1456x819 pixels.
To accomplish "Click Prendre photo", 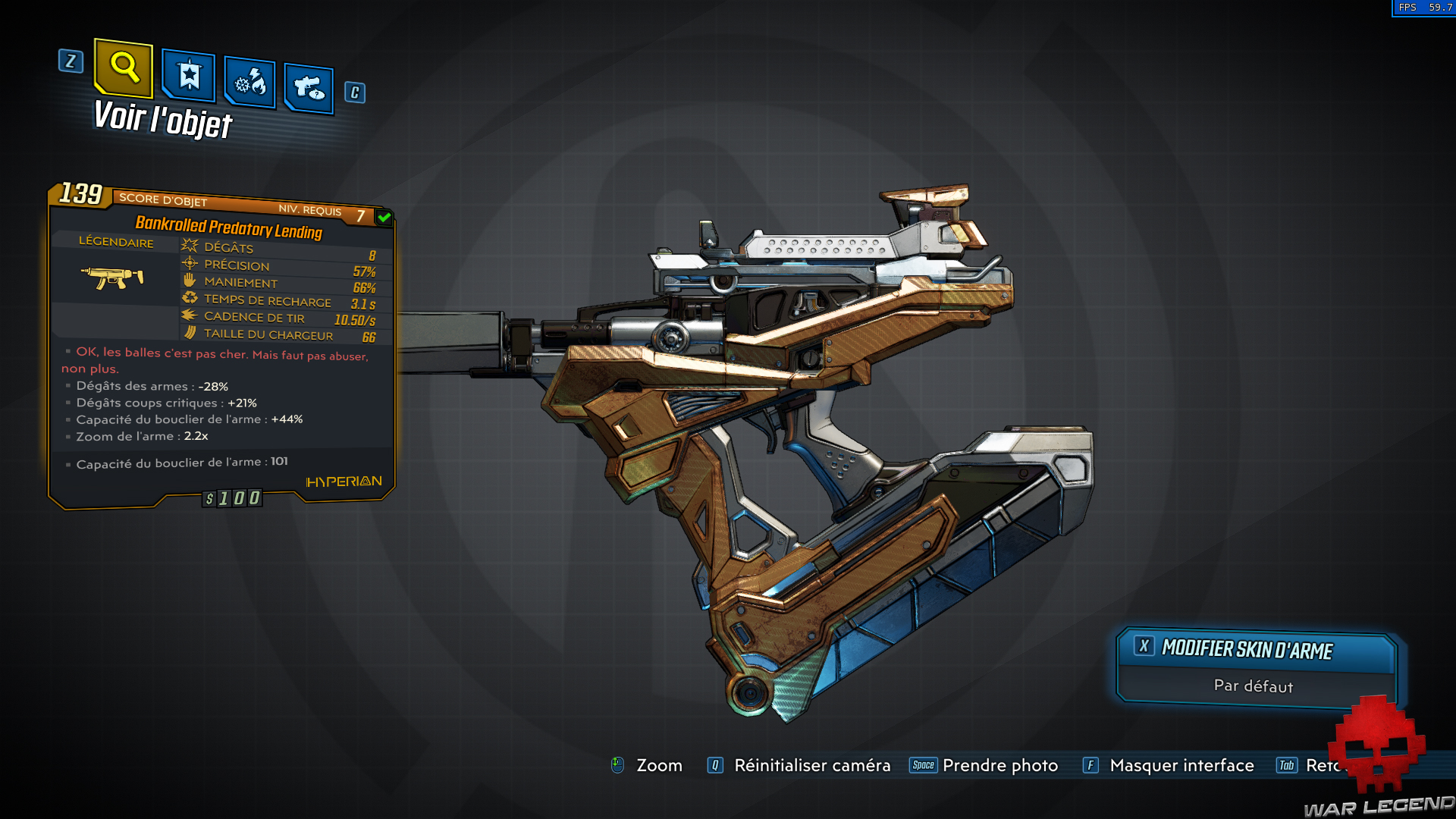I will coord(999,765).
